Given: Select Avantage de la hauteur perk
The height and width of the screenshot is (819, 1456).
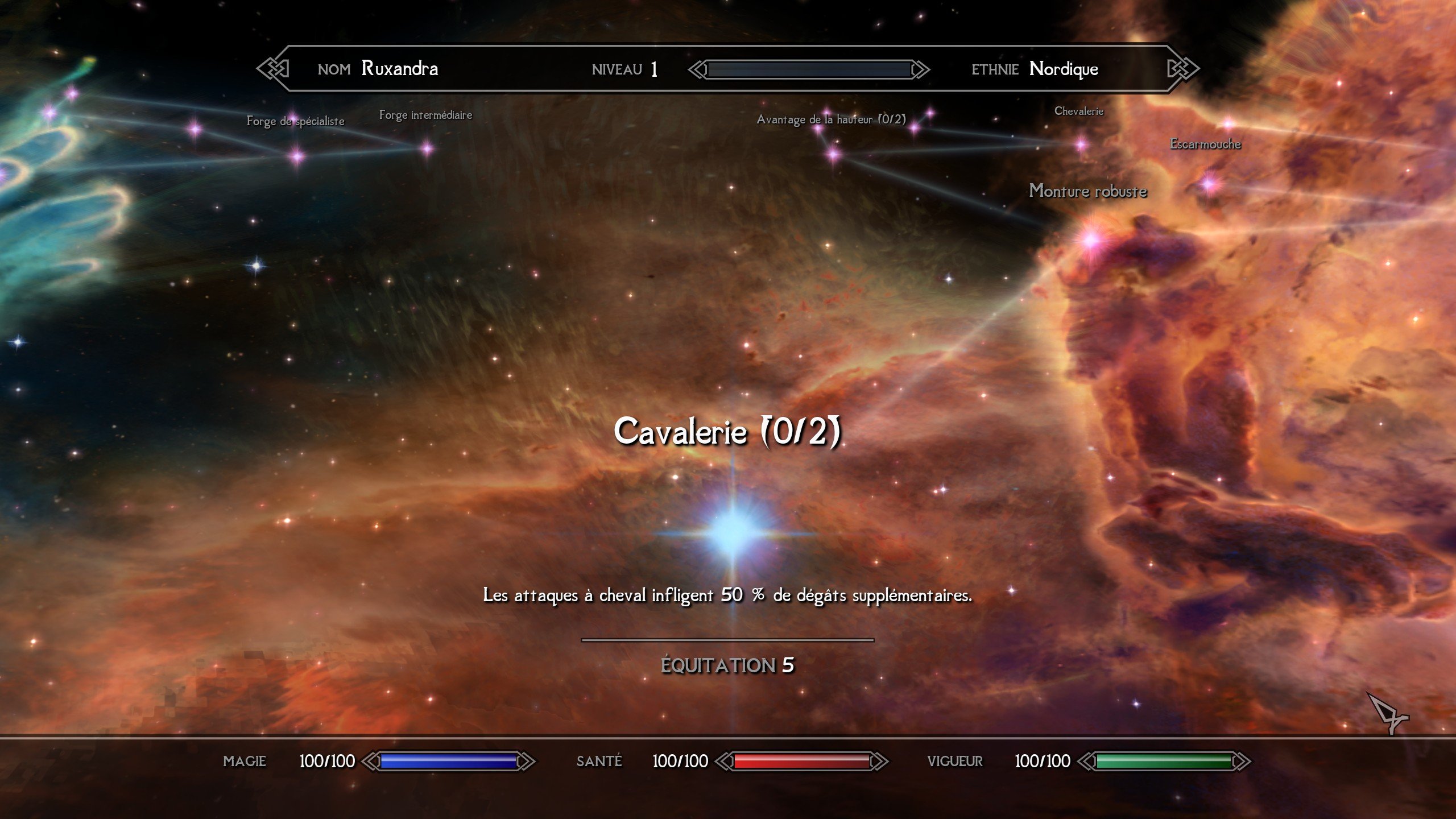Looking at the screenshot, I should (x=833, y=153).
